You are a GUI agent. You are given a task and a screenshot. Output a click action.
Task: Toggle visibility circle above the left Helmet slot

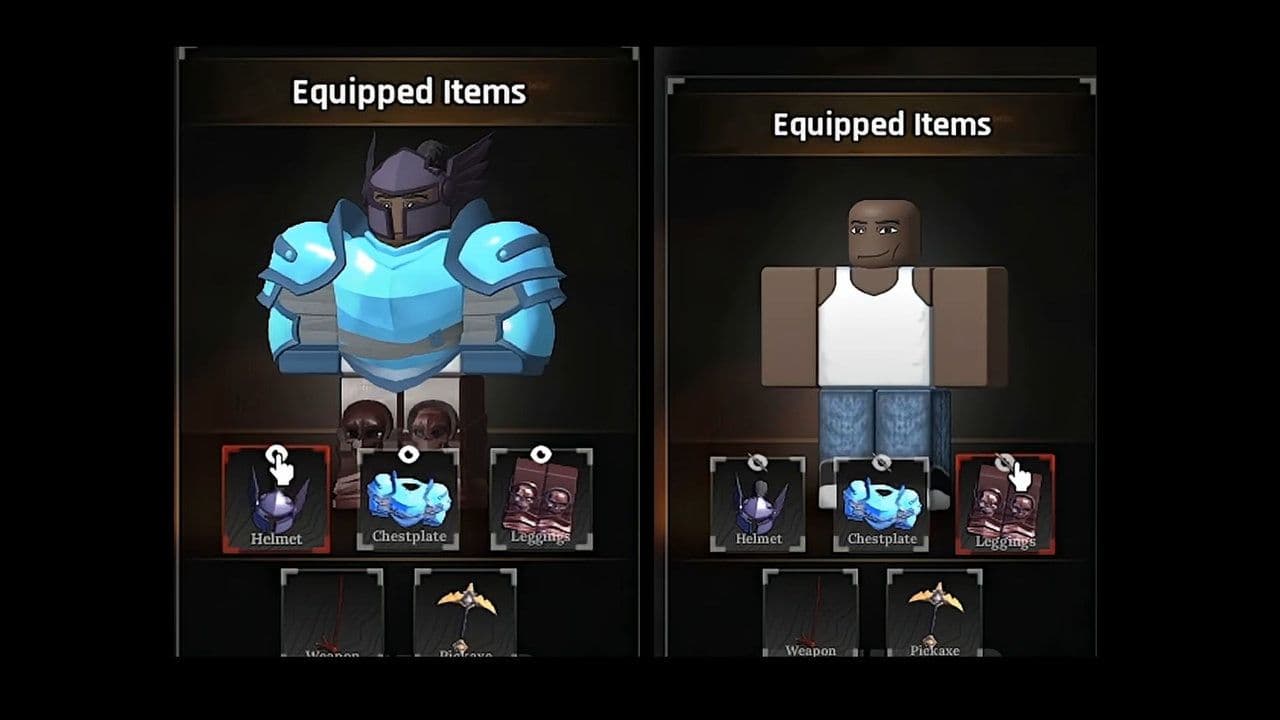[x=278, y=452]
